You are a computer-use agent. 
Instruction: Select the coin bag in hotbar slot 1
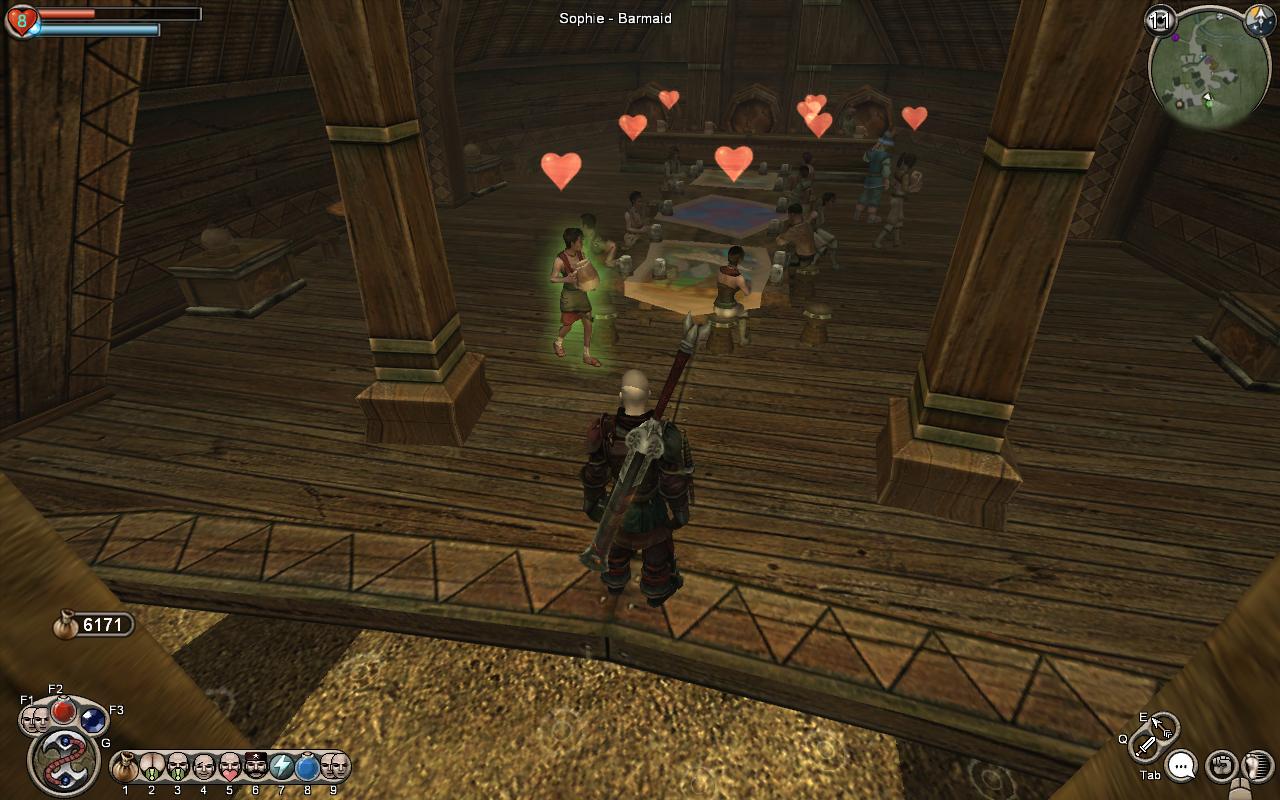[126, 767]
